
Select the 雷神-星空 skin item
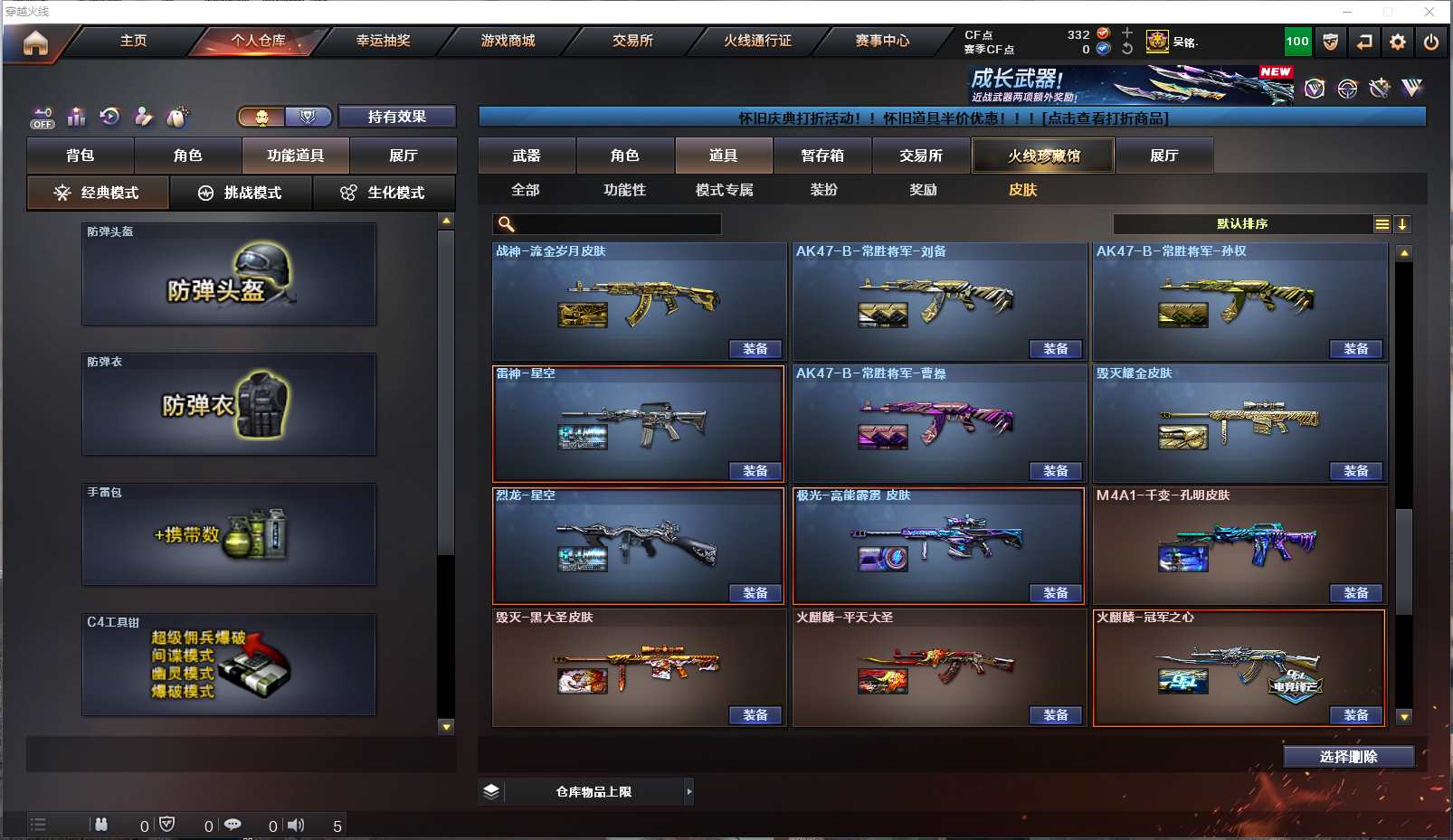coord(638,423)
